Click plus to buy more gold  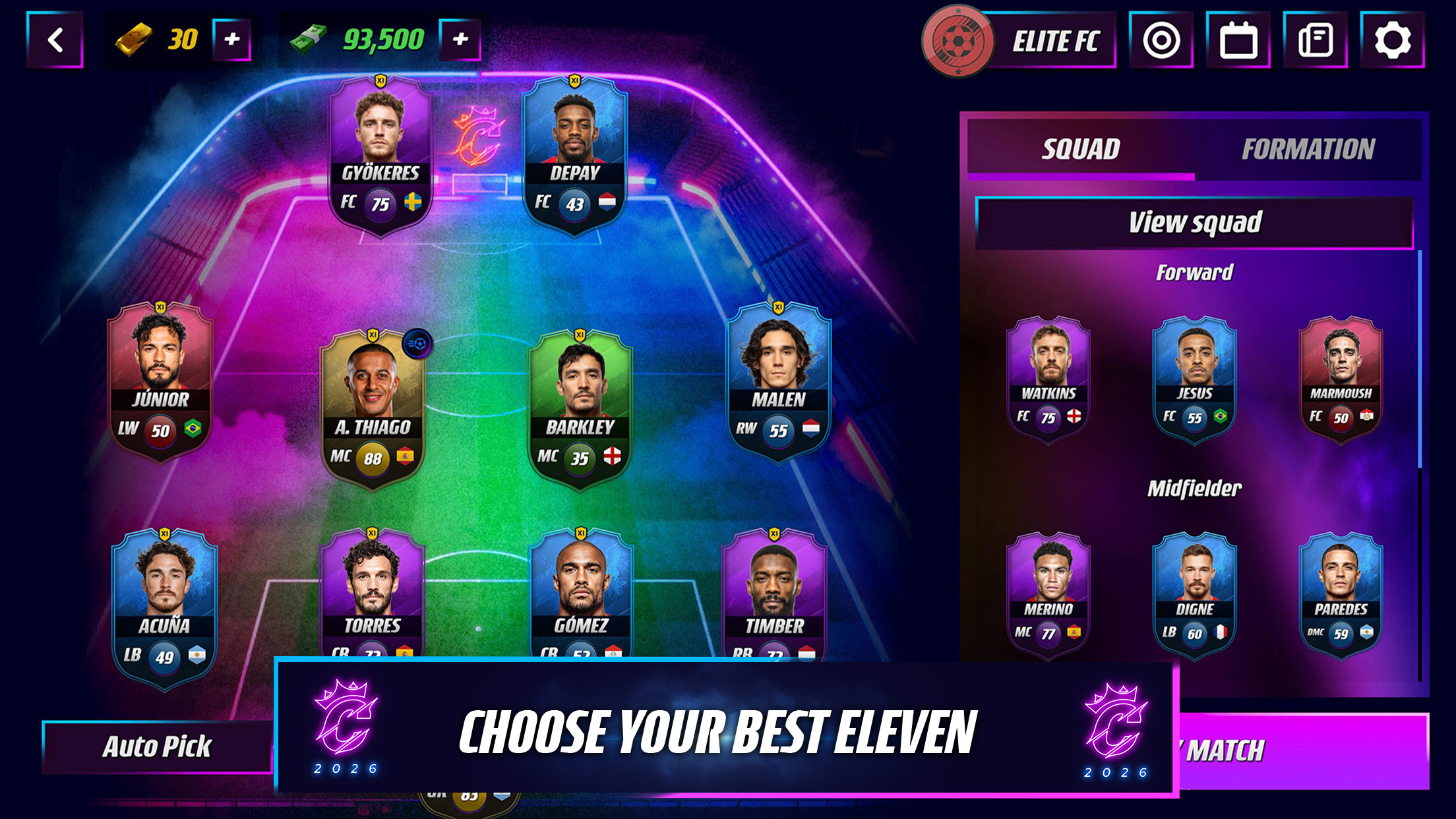click(x=231, y=40)
